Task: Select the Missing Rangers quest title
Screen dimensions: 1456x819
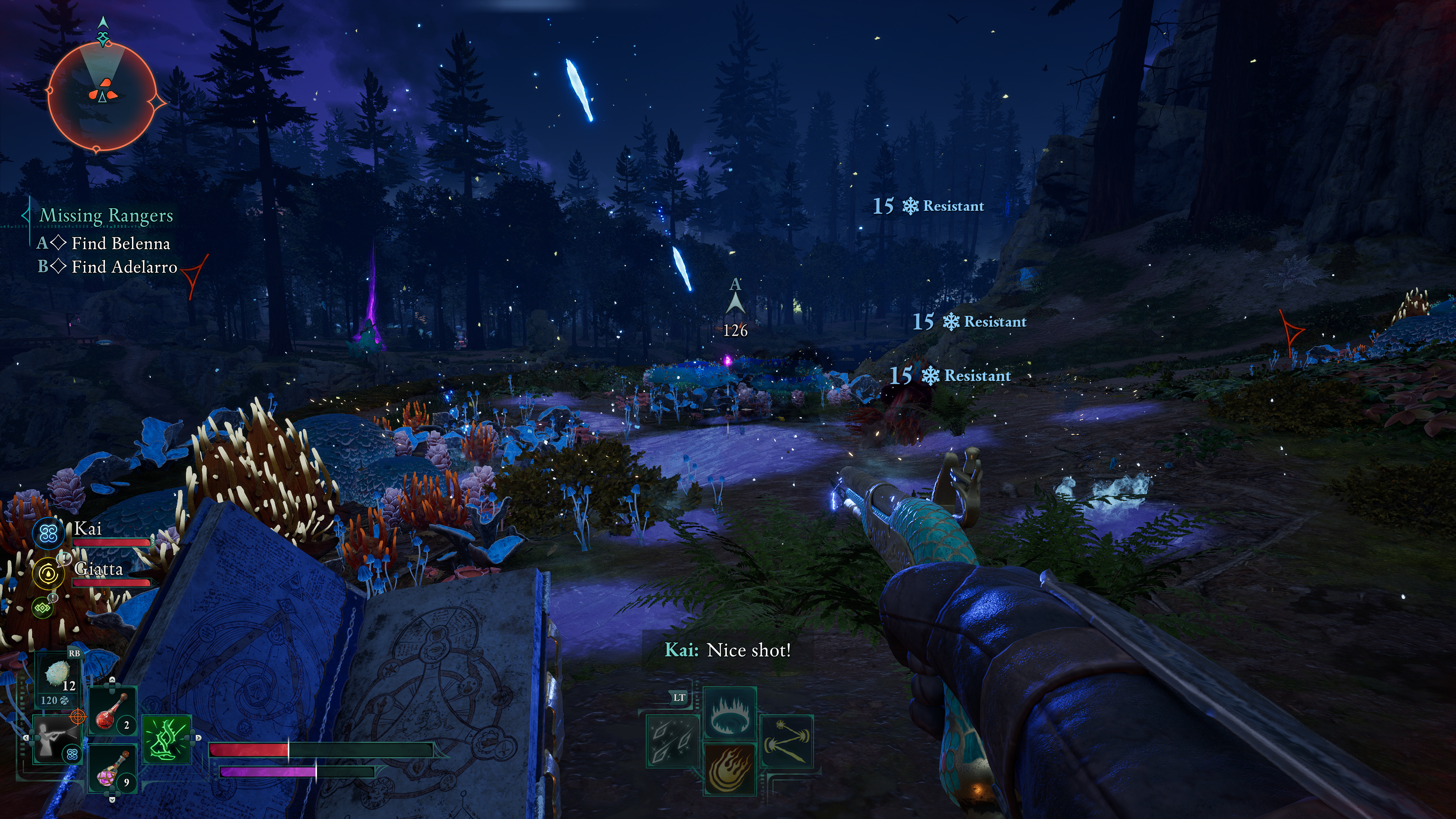Action: coord(106,215)
